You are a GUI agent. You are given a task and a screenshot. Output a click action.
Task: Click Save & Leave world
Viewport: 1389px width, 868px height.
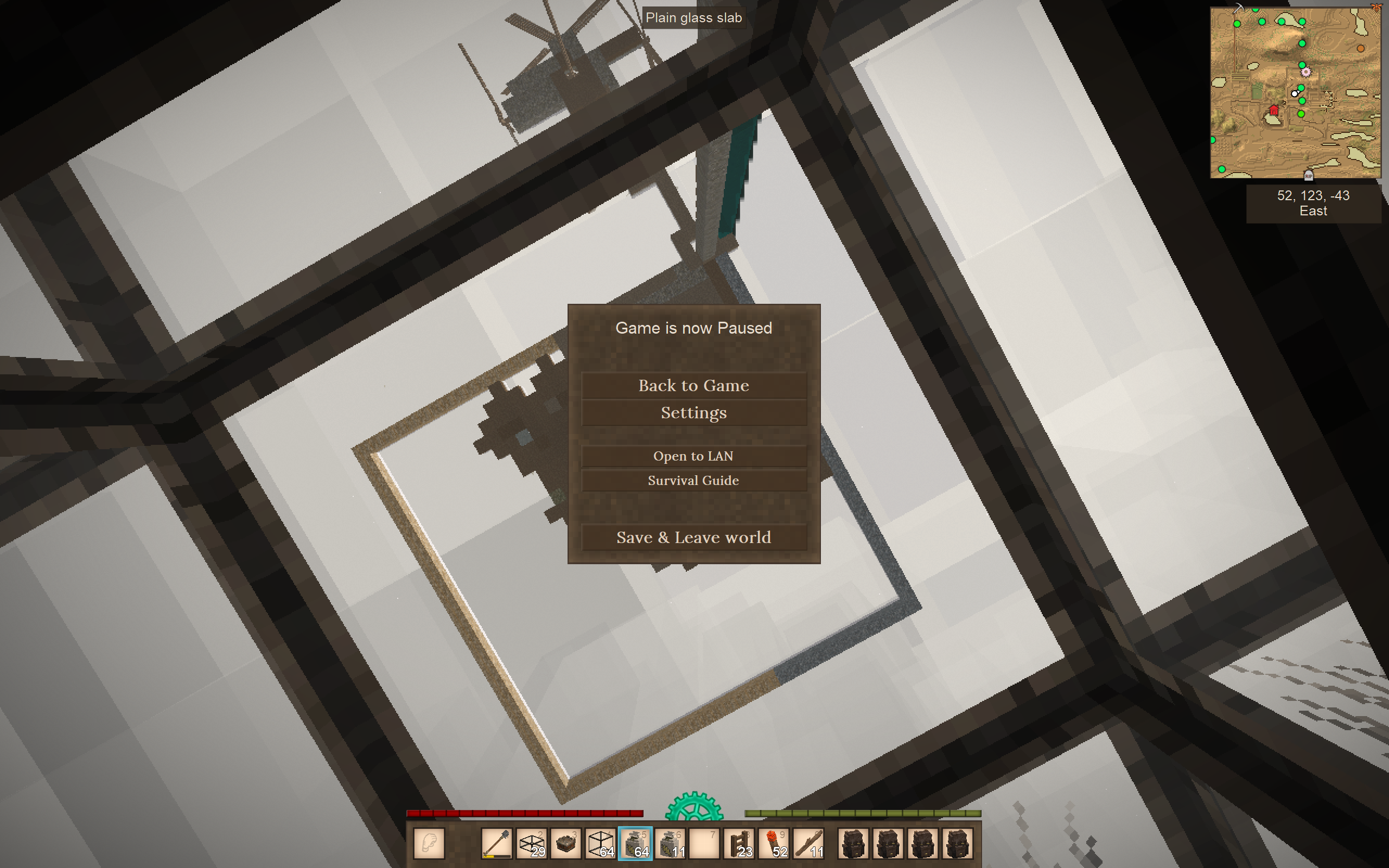tap(693, 537)
